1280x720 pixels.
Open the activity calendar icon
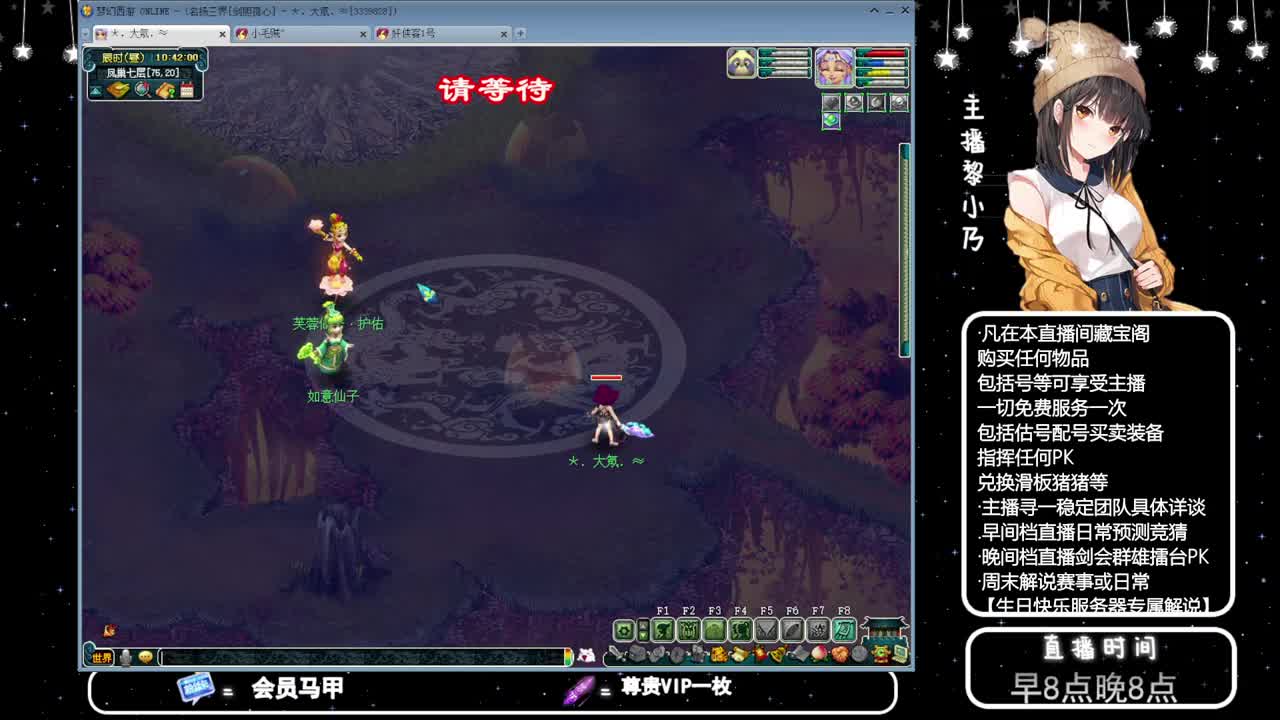point(187,89)
